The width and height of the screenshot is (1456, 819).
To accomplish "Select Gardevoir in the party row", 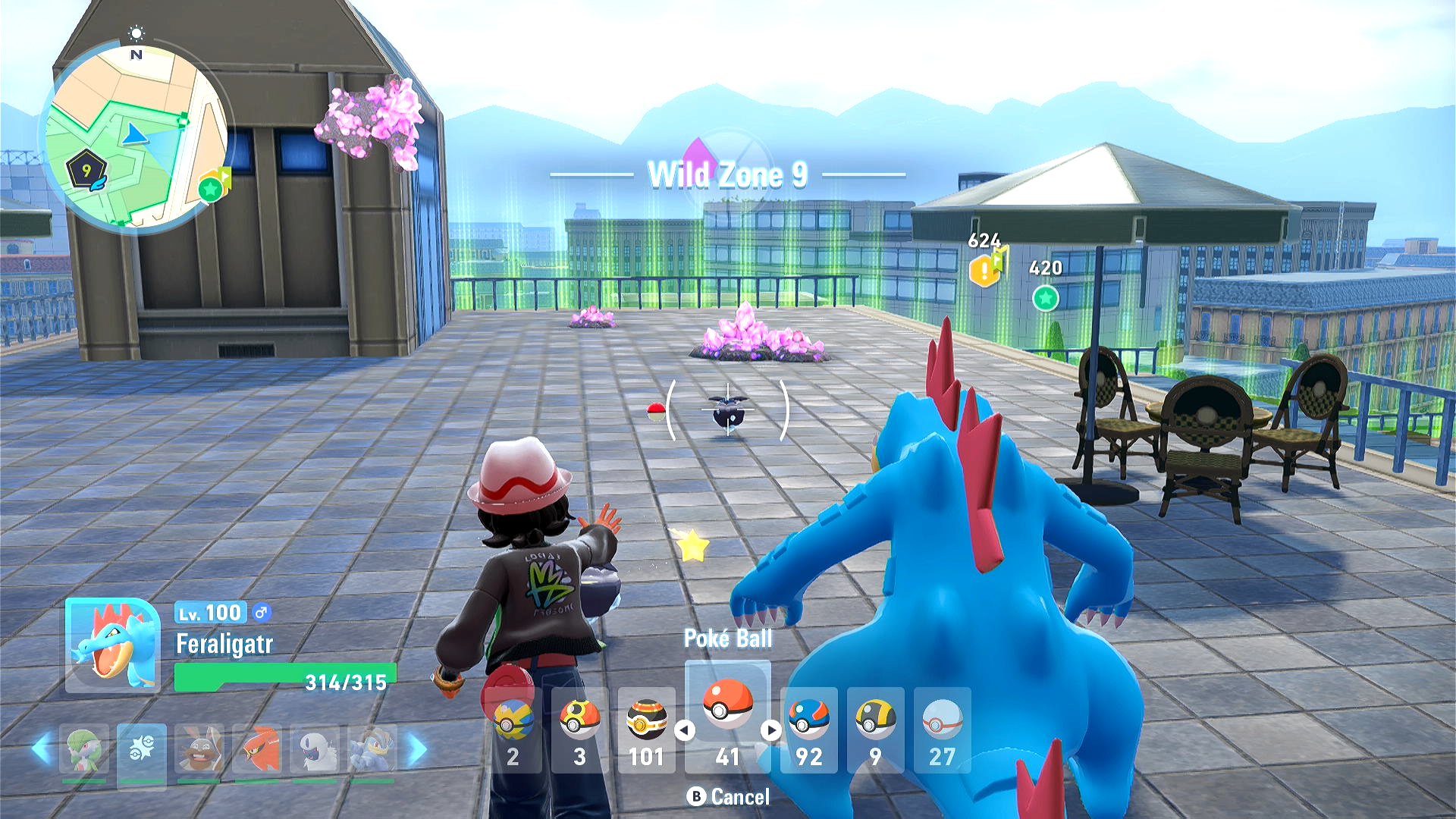I will click(x=84, y=748).
